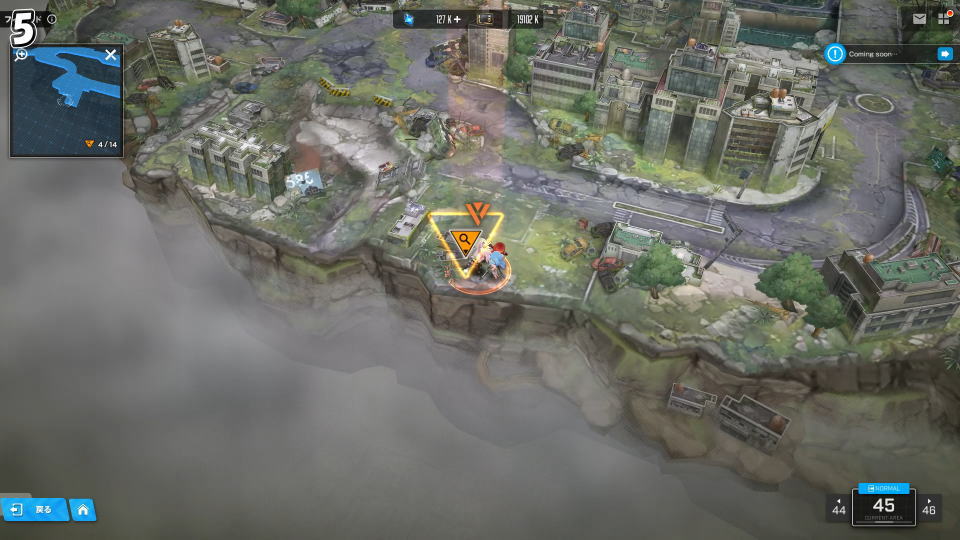960x540 pixels.
Task: Return to the home screen
Action: pos(83,510)
